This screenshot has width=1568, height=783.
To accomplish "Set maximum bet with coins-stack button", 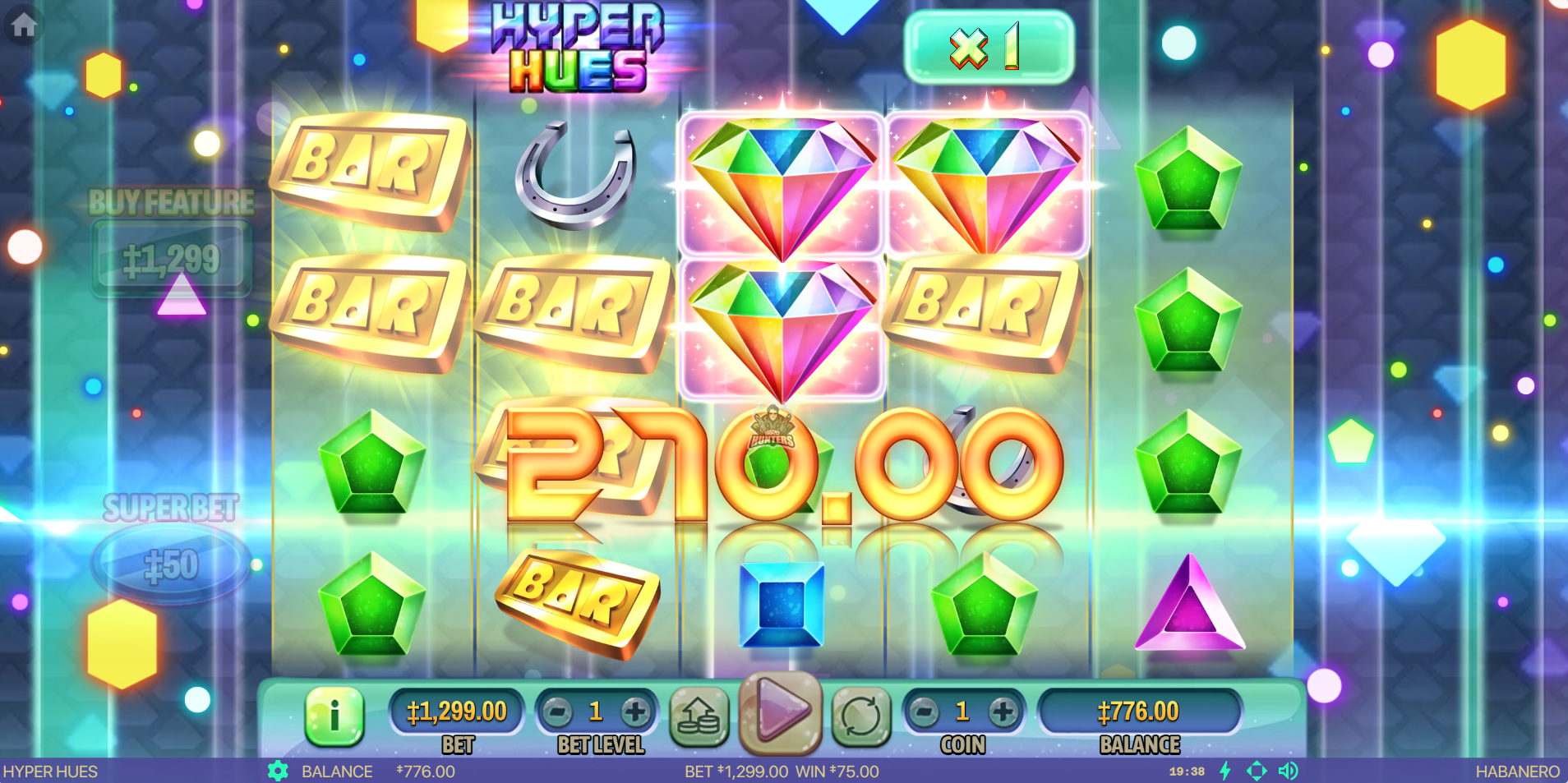I will [x=699, y=716].
